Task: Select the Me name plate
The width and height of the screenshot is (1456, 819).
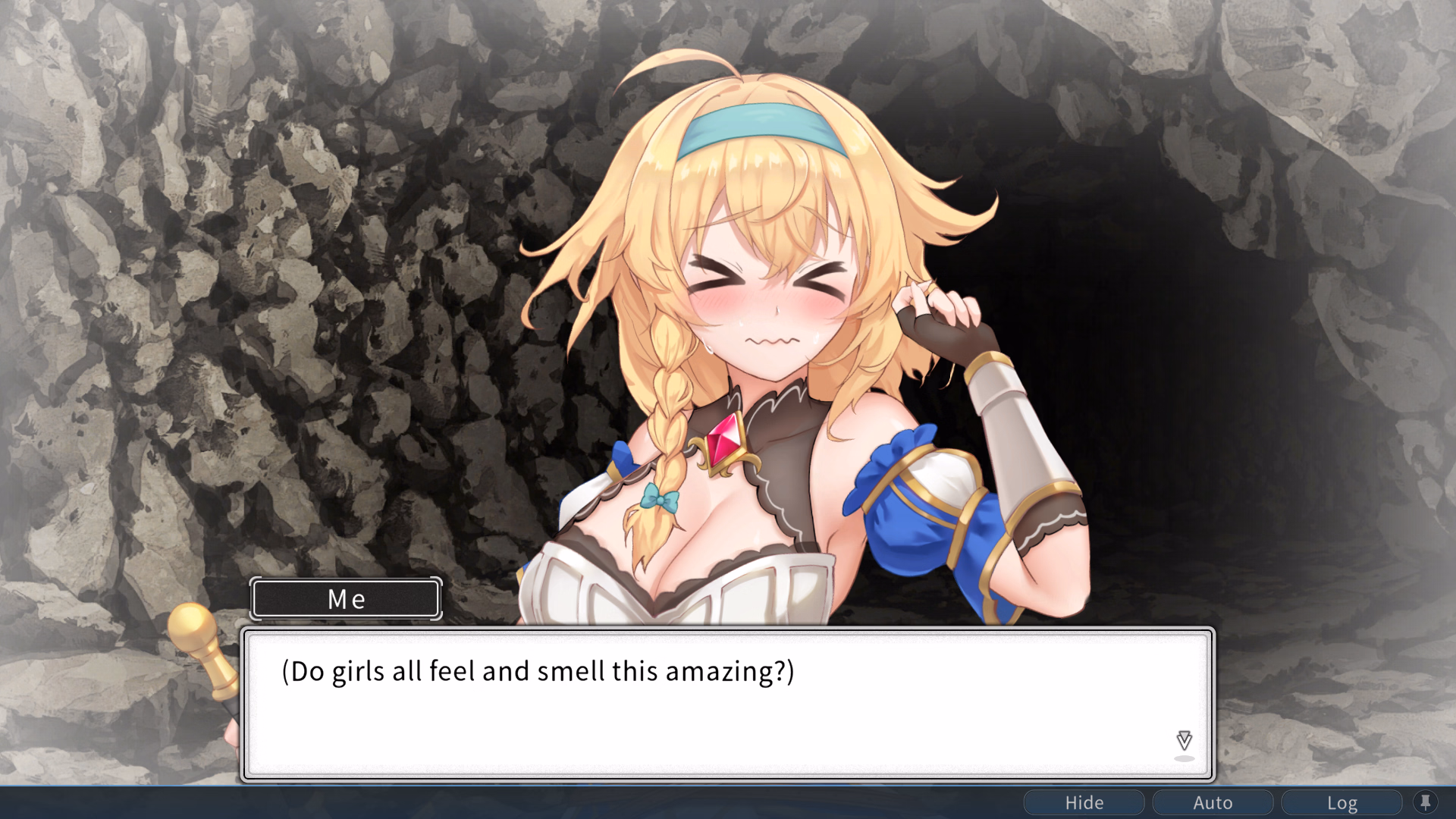Action: click(345, 599)
